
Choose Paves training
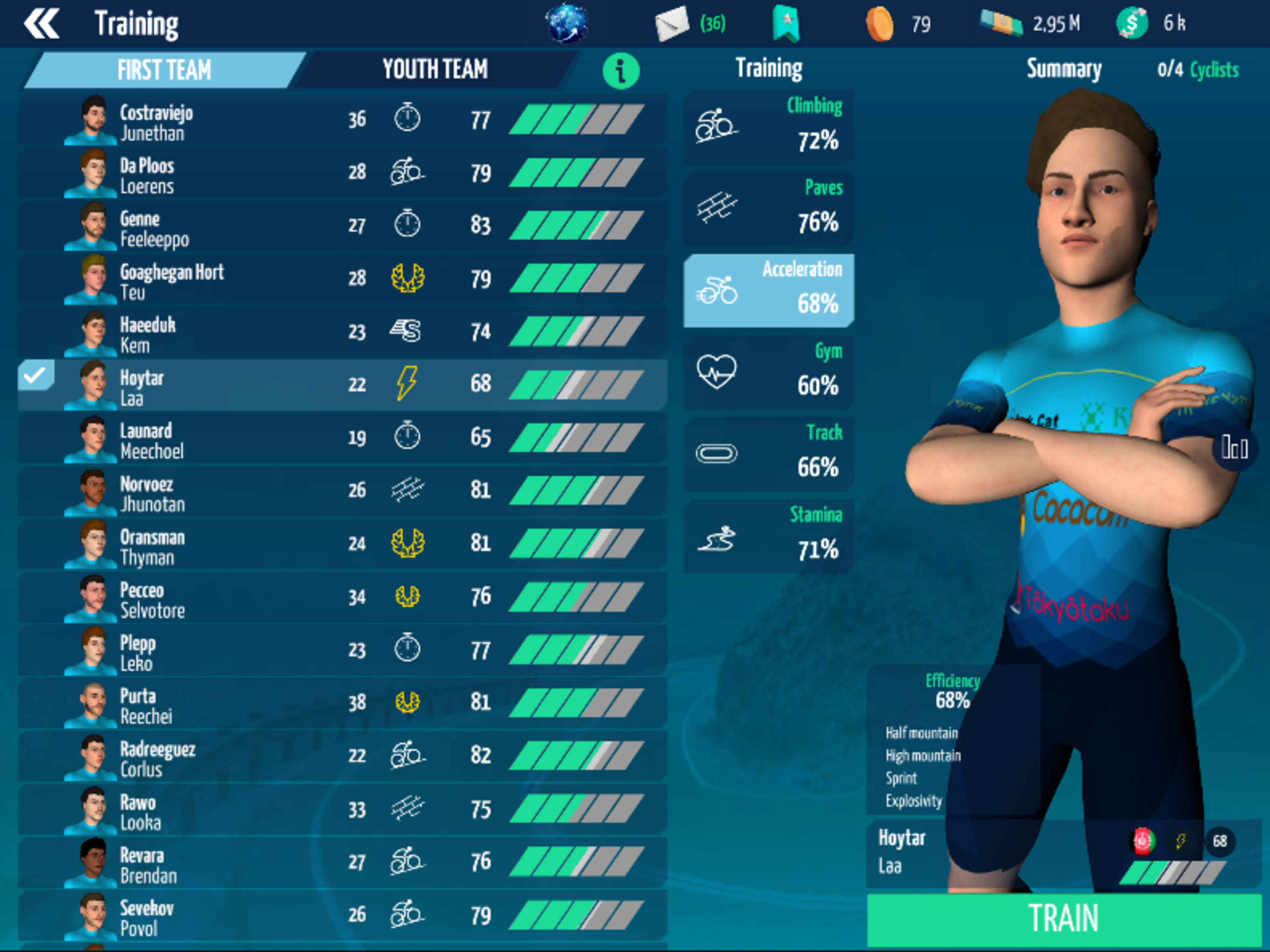[768, 208]
